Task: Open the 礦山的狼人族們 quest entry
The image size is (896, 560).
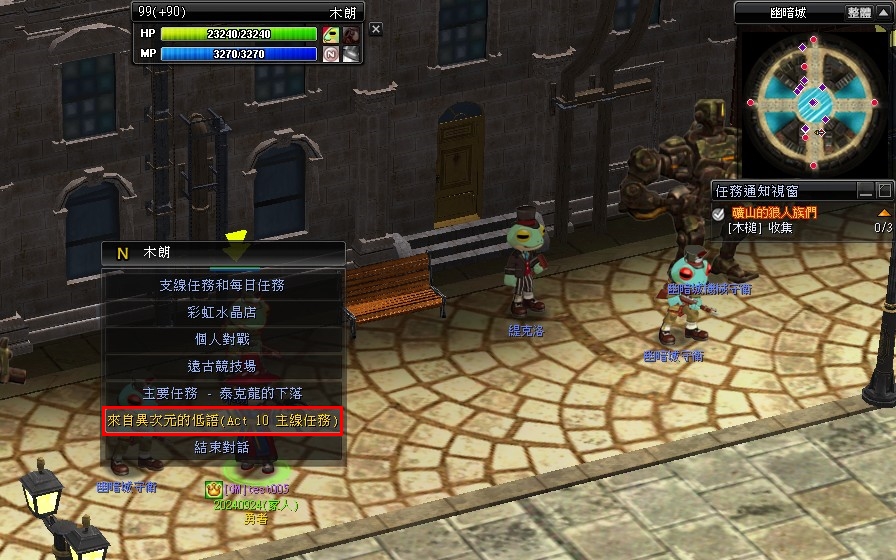Action: click(773, 213)
